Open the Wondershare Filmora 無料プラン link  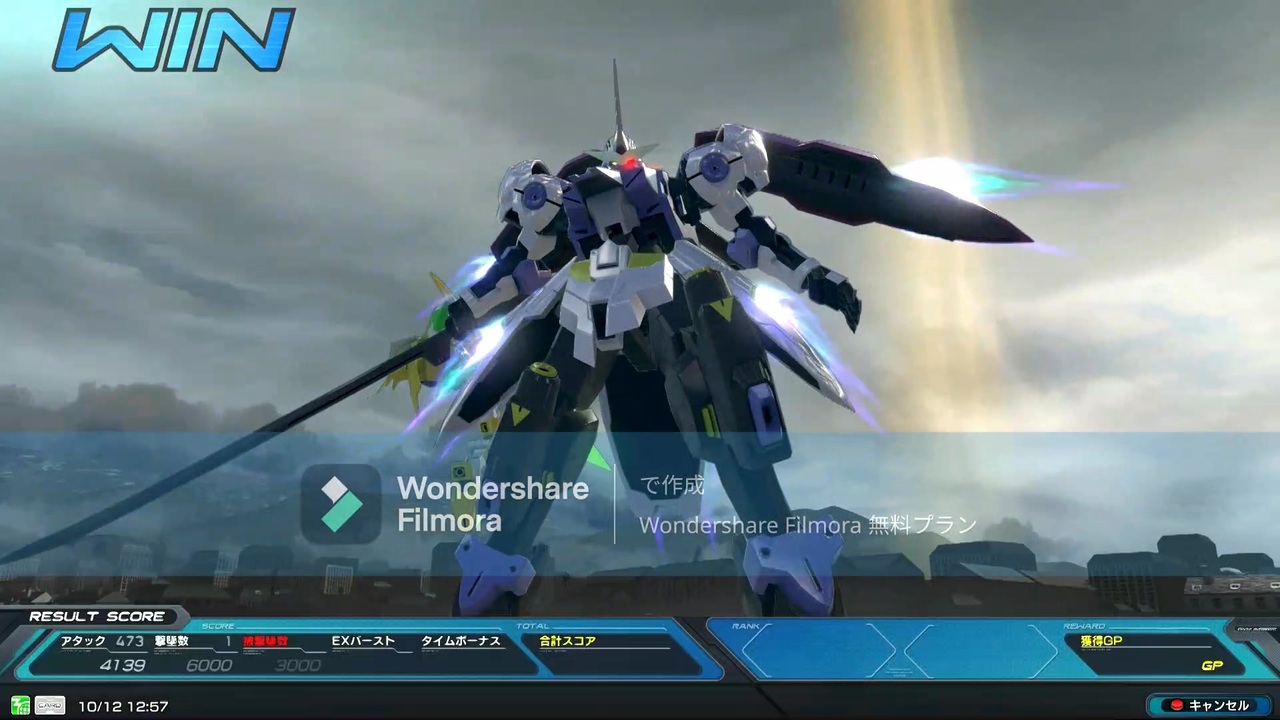tap(807, 525)
